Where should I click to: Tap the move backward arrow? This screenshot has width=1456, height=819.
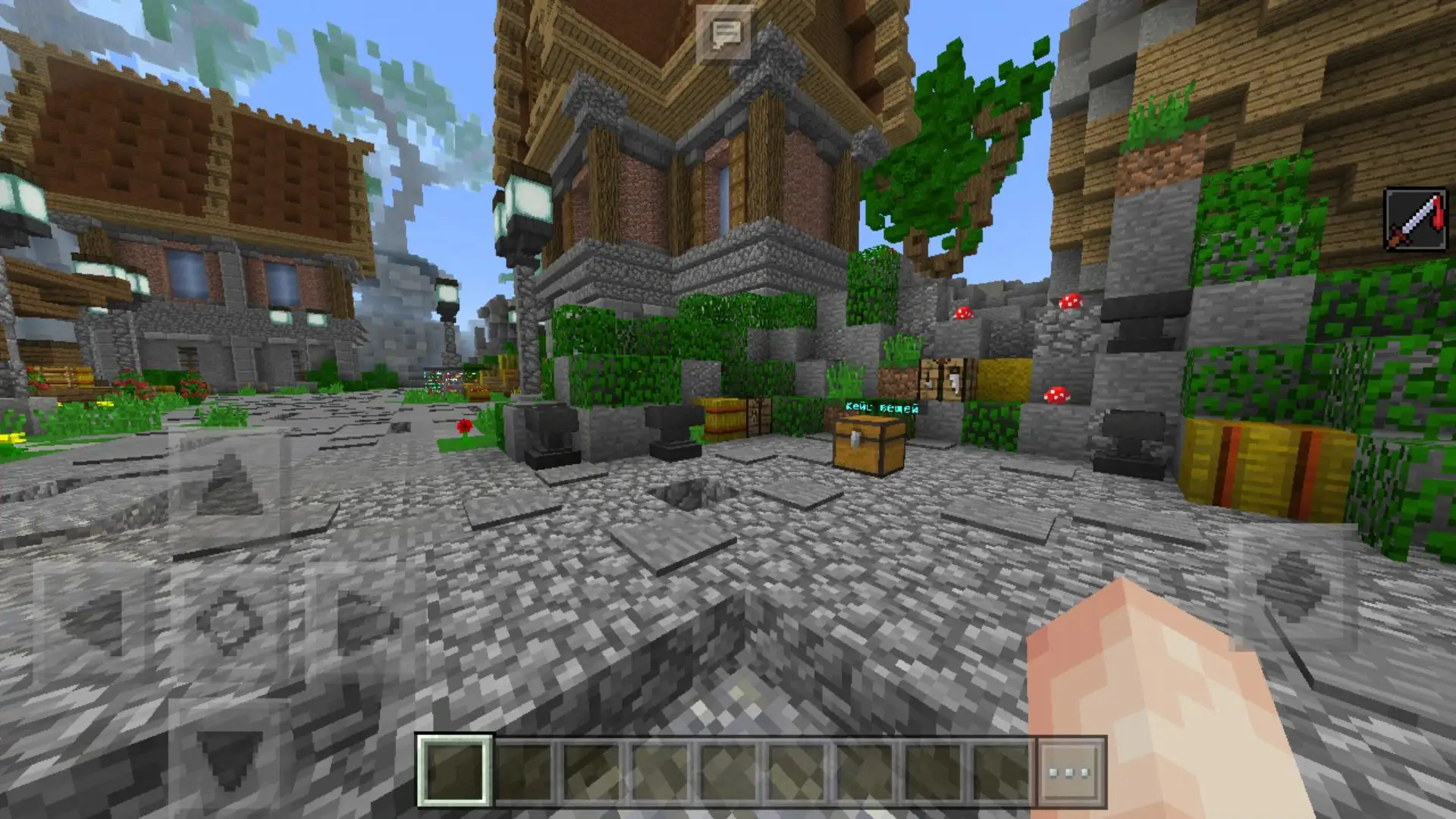(228, 758)
